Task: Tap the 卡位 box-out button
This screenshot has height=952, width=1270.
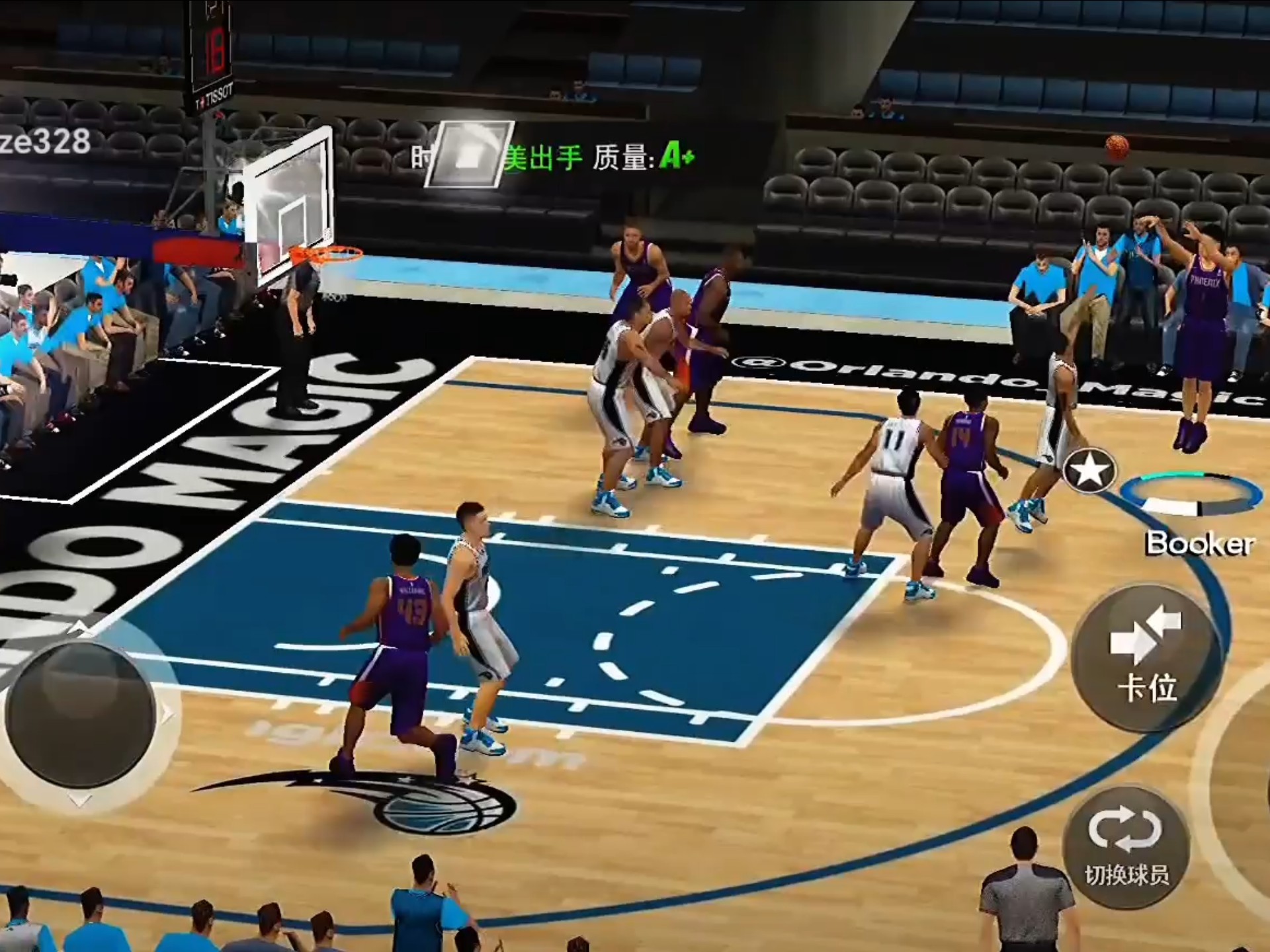Action: point(1146,658)
